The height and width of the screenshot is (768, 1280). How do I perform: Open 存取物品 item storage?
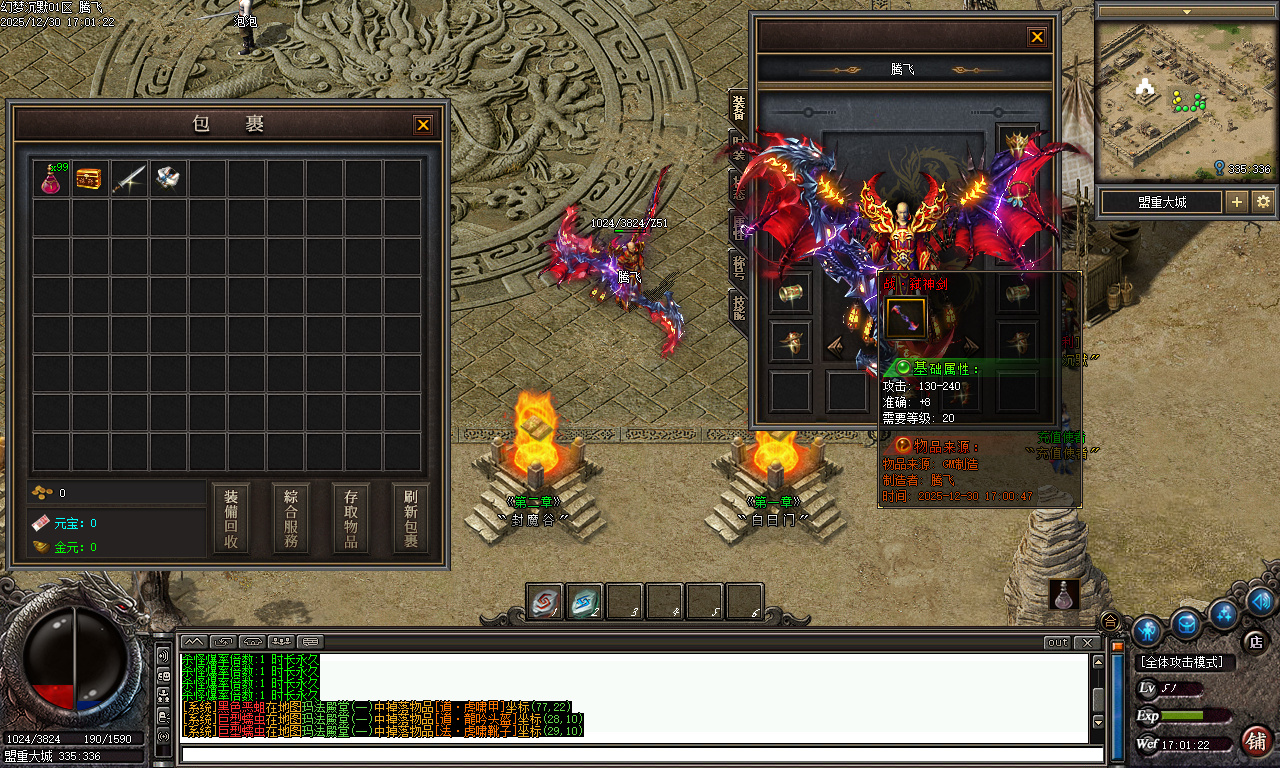pos(351,519)
